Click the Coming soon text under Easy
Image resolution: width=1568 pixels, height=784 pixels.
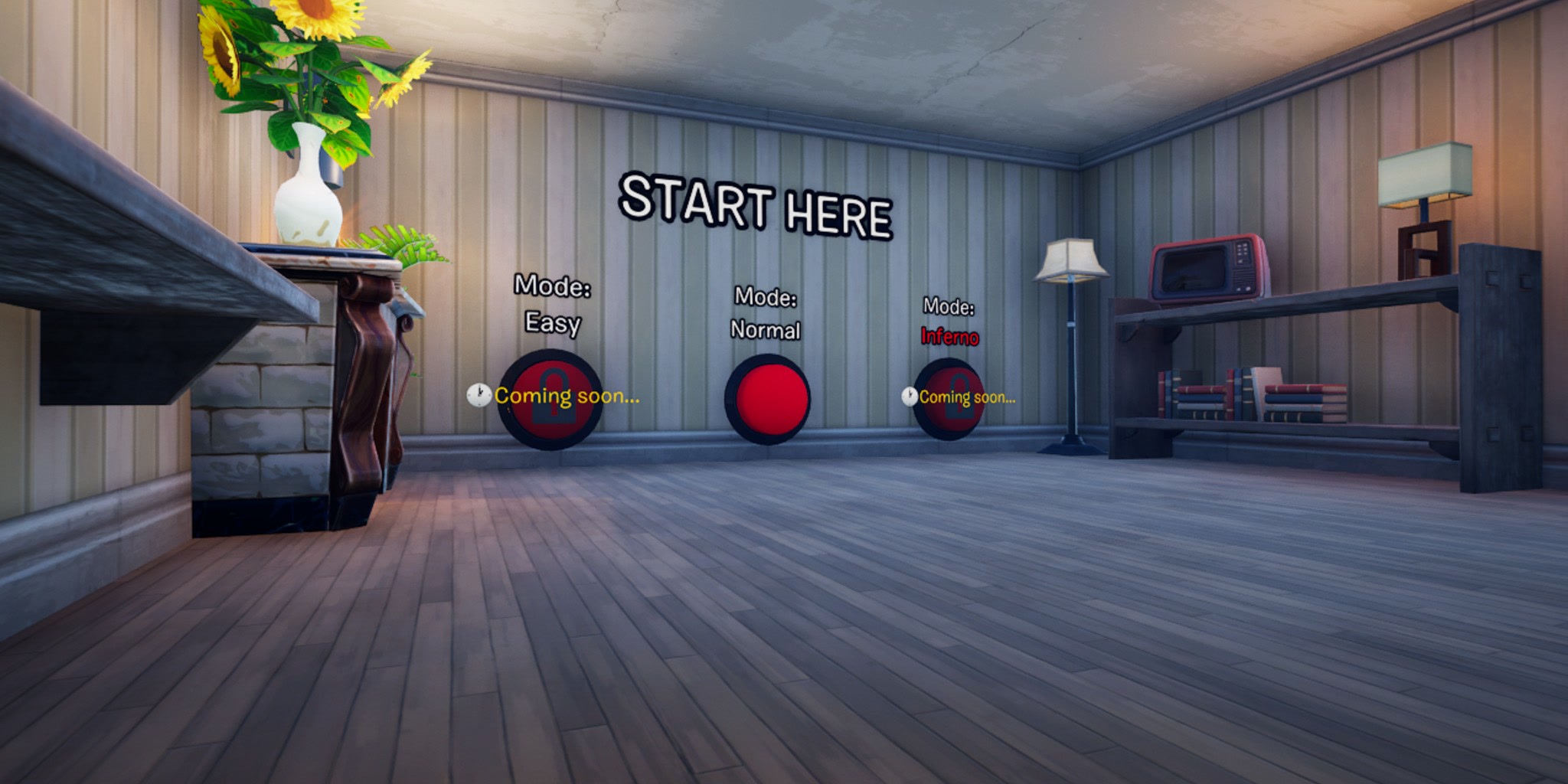pyautogui.click(x=567, y=397)
